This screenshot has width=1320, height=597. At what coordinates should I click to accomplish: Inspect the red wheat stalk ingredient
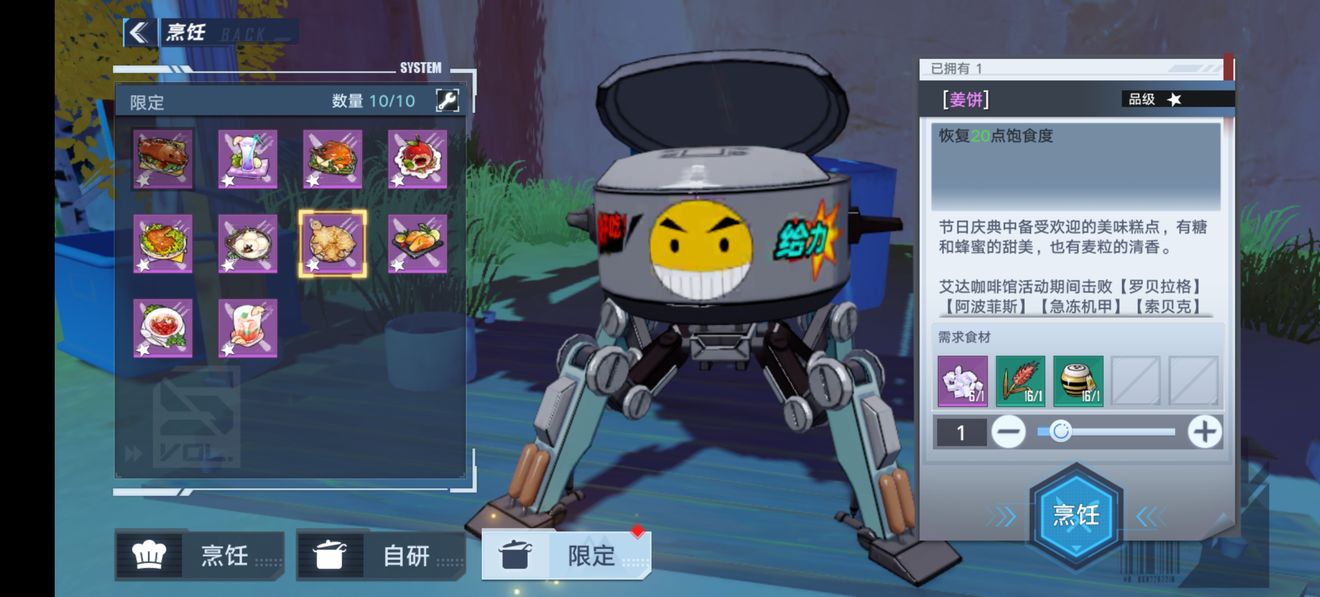click(1020, 381)
